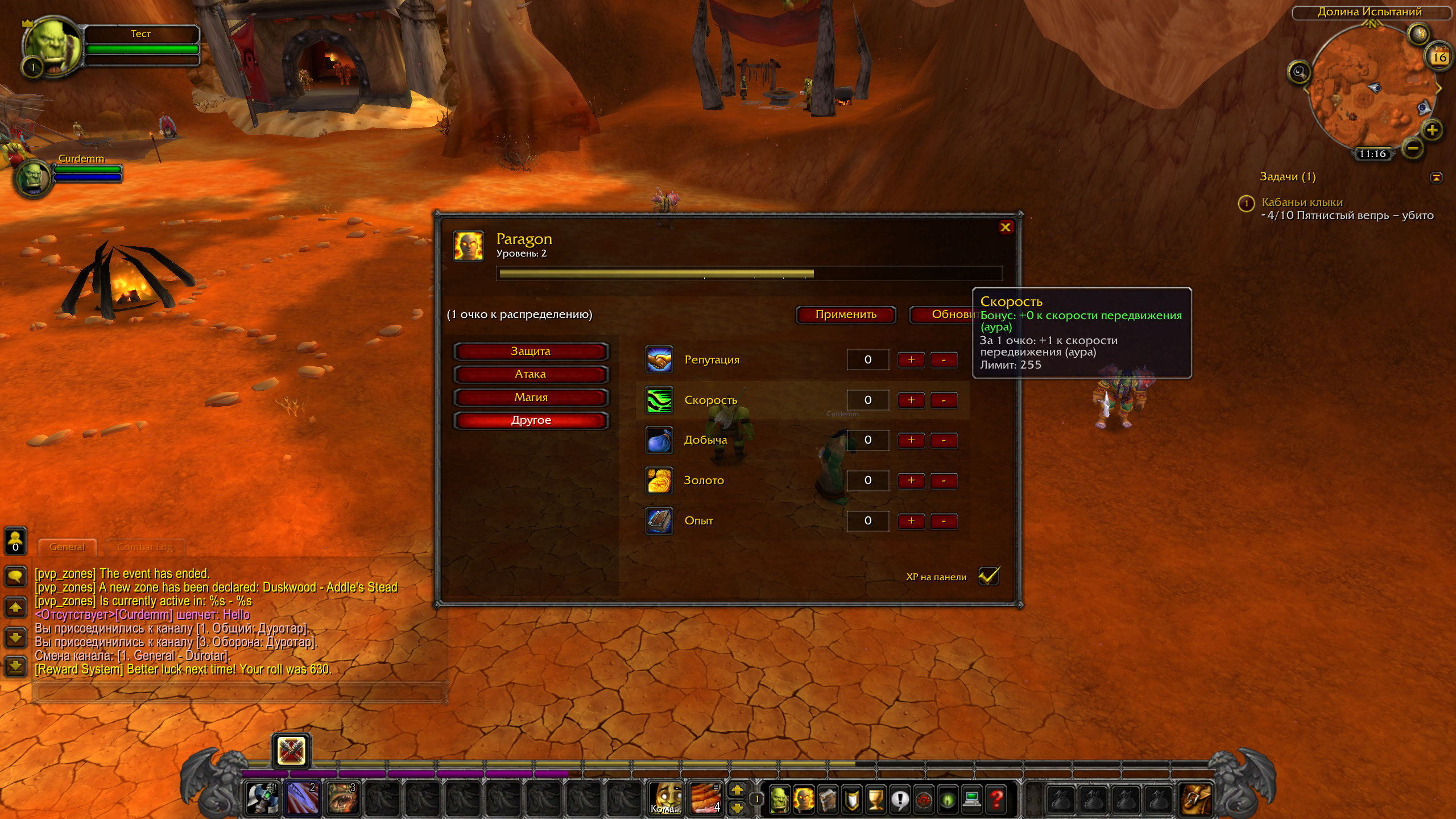Remove a point from Добыча

click(944, 440)
